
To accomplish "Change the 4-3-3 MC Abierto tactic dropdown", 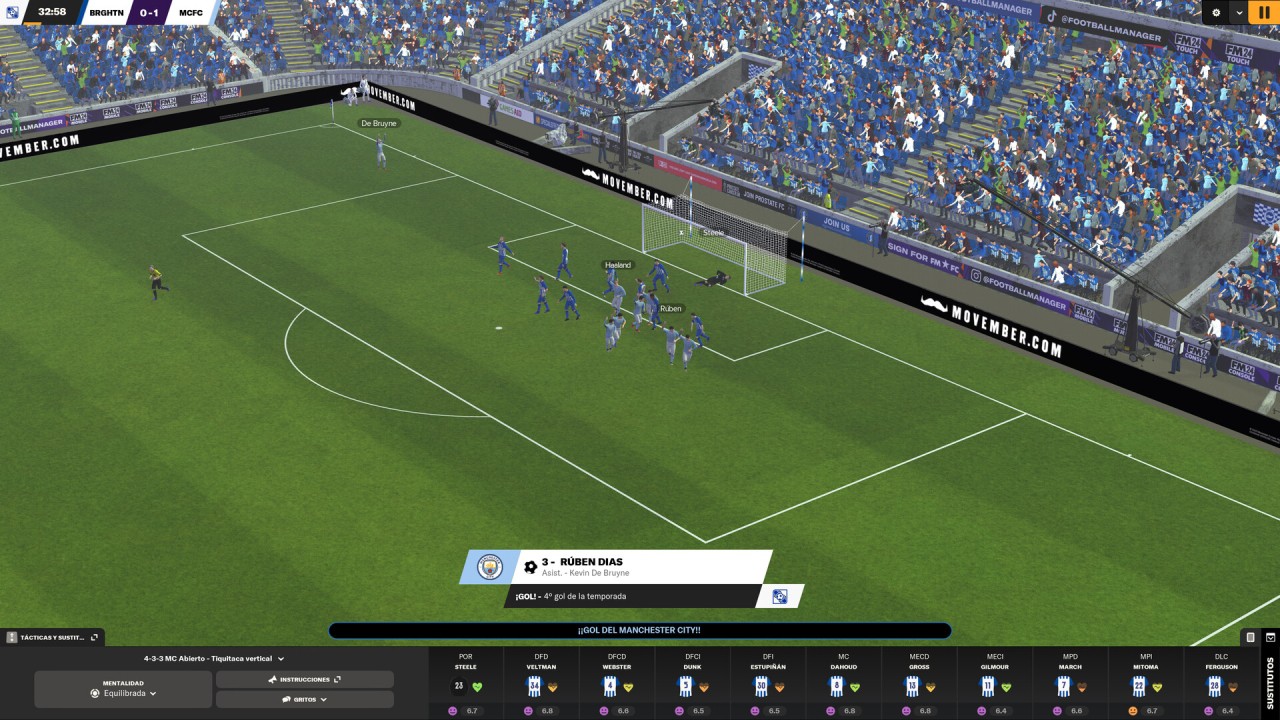I will click(214, 659).
